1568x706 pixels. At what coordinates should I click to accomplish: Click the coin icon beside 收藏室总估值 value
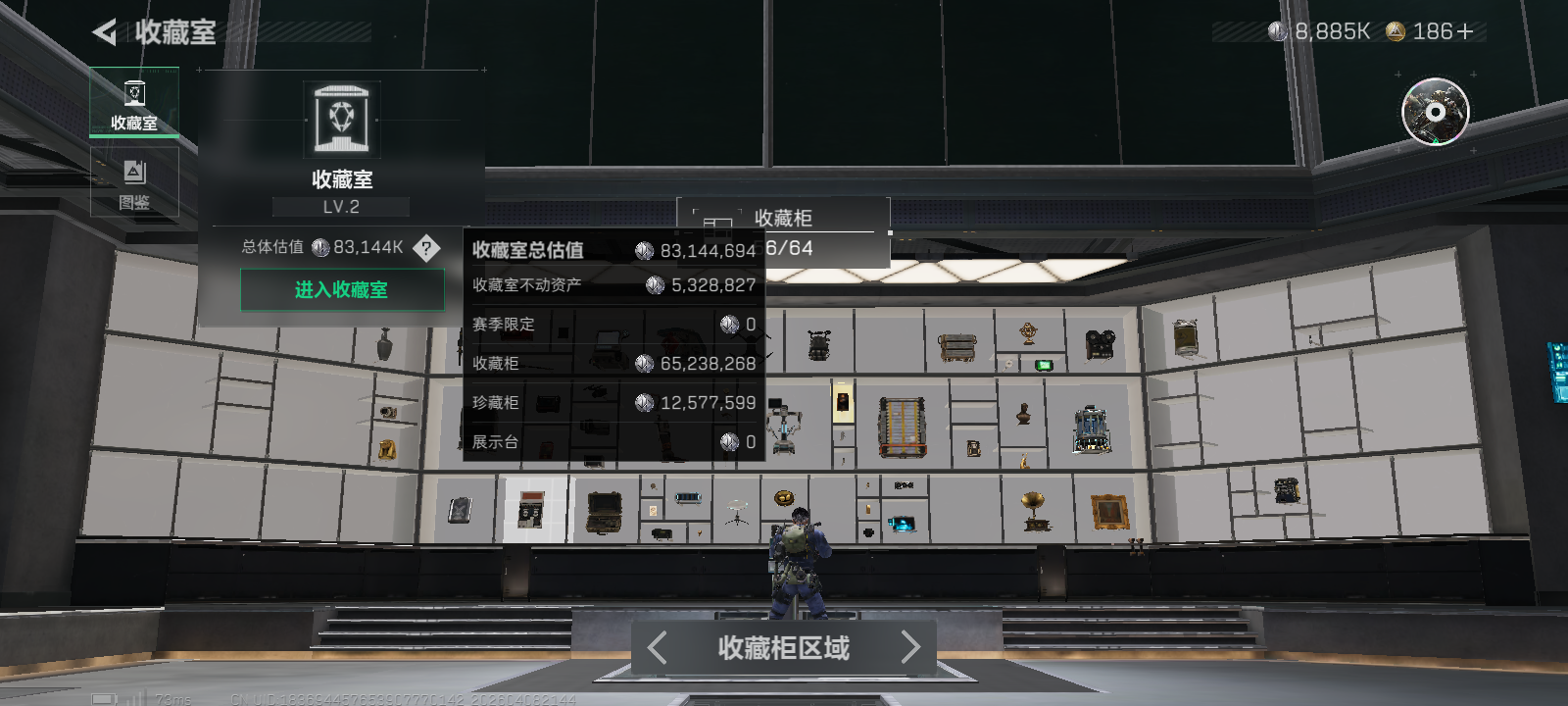point(644,251)
